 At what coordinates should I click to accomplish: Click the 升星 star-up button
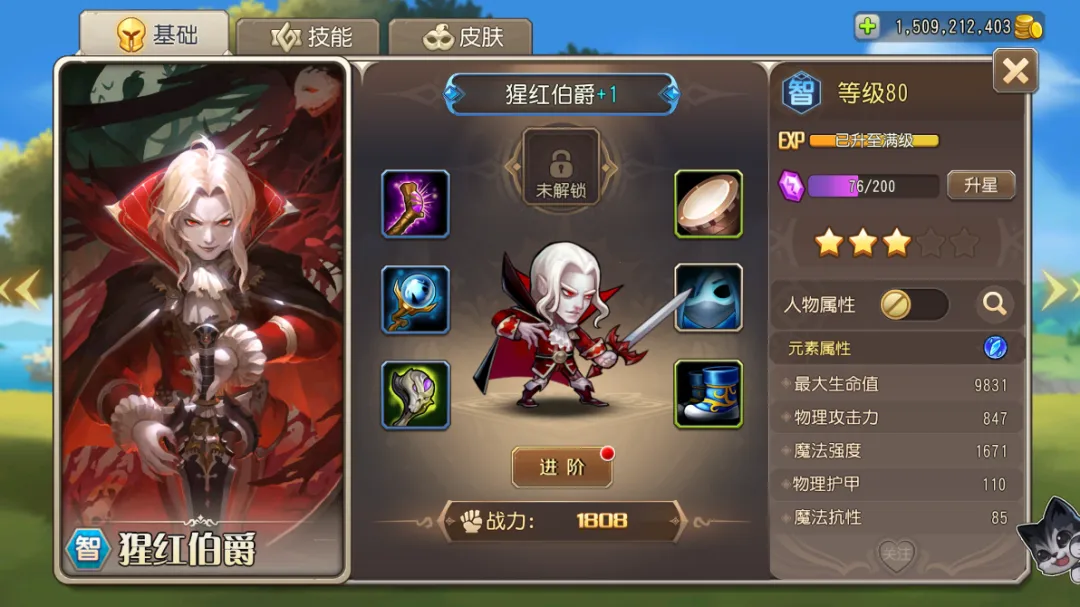tap(980, 186)
